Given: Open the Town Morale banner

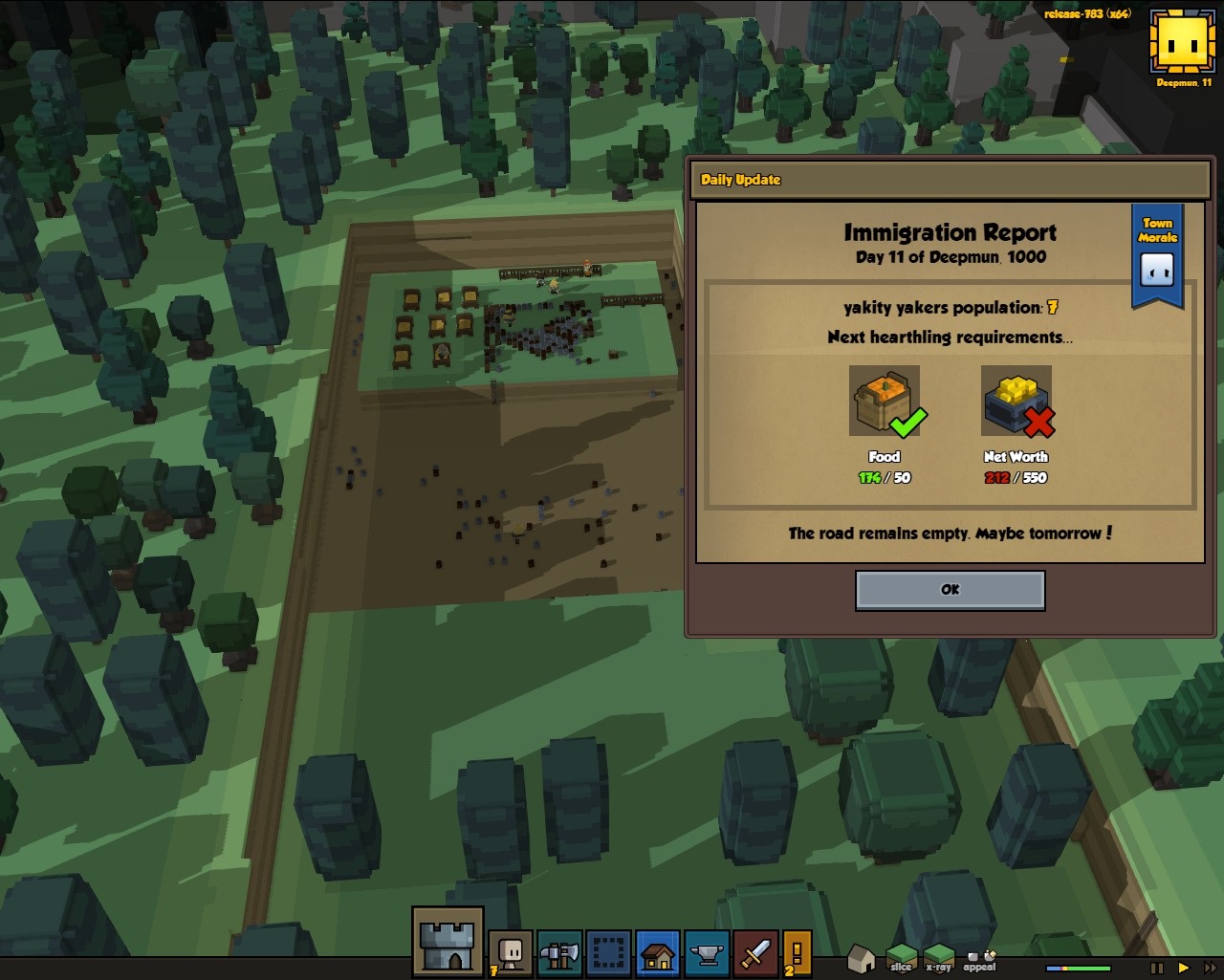Looking at the screenshot, I should coord(1157,255).
